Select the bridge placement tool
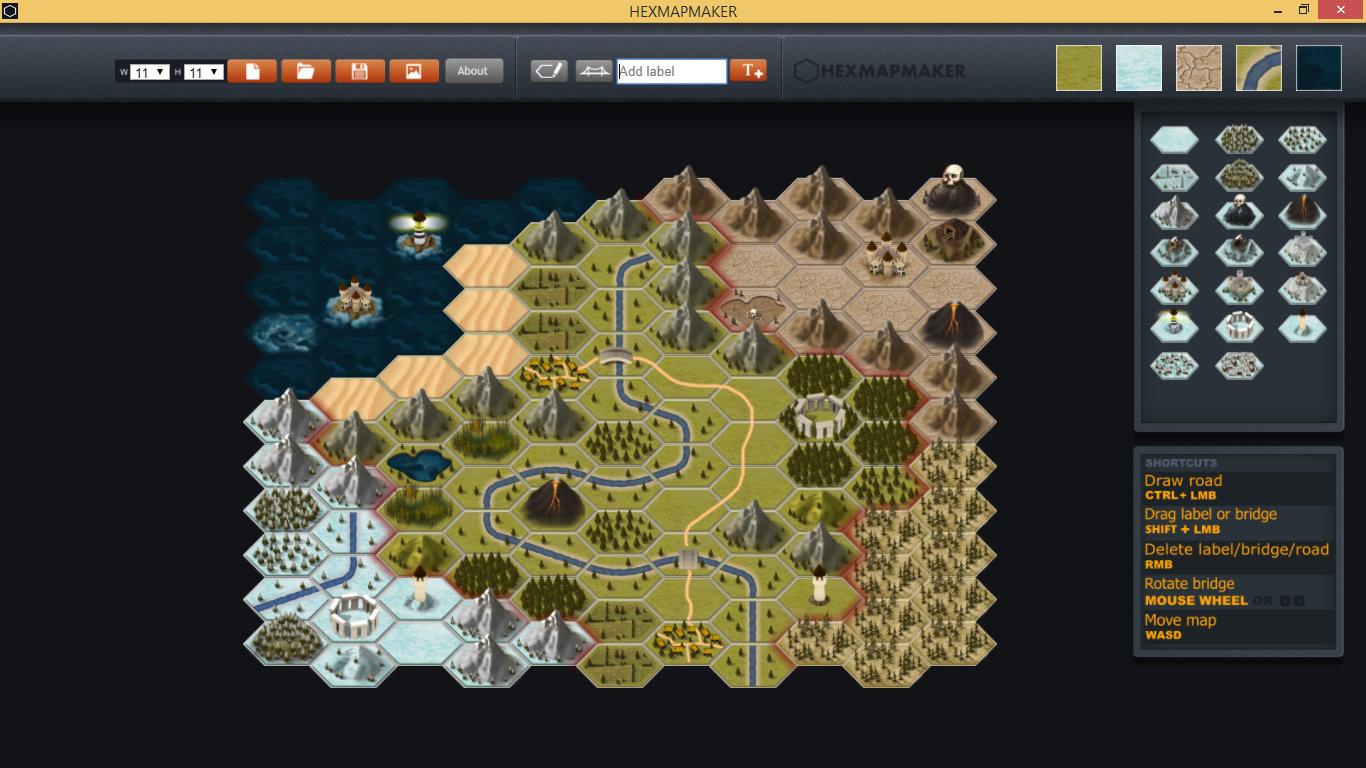1366x768 pixels. 594,71
